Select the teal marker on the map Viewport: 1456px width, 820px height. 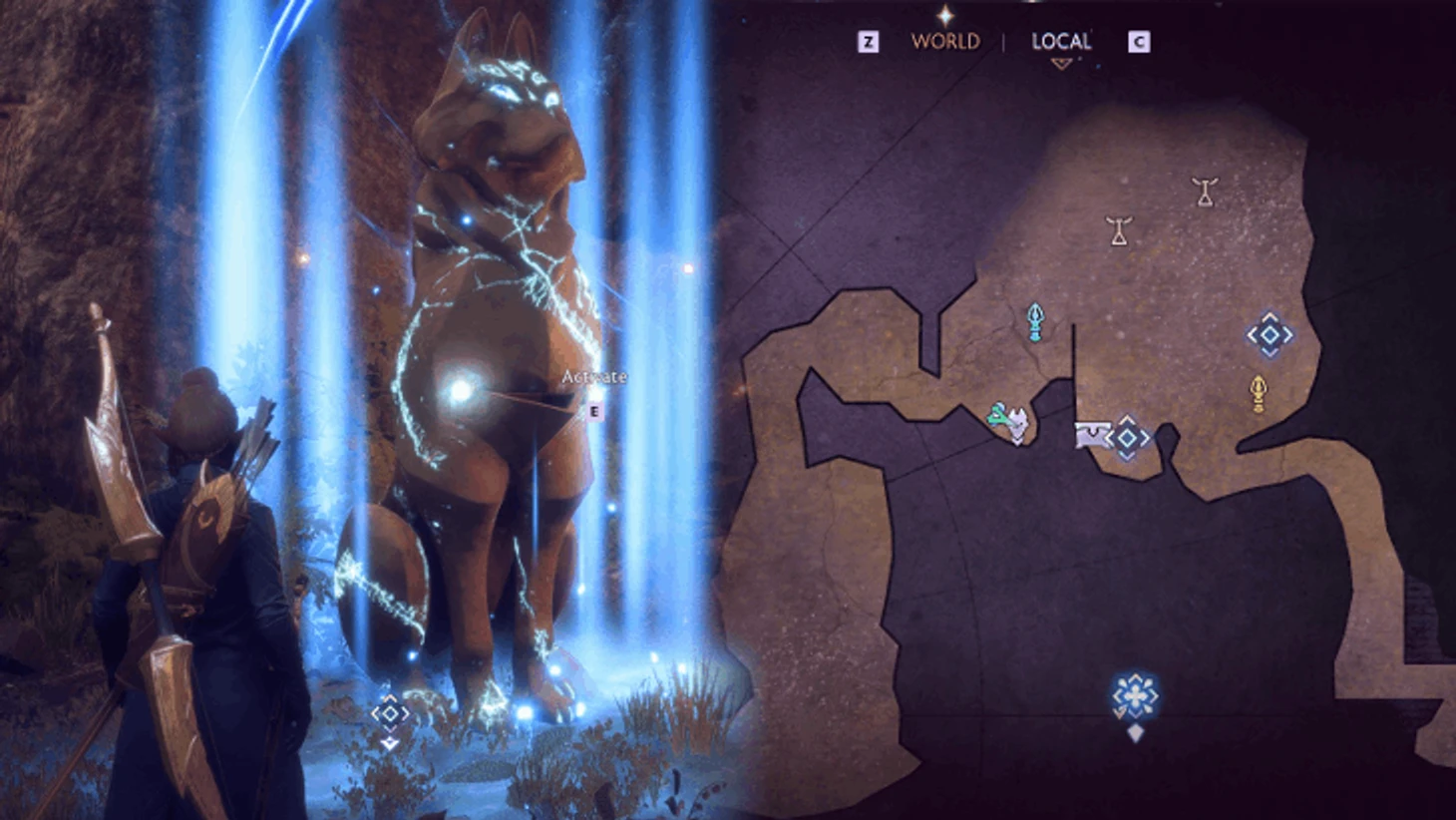tap(1035, 321)
